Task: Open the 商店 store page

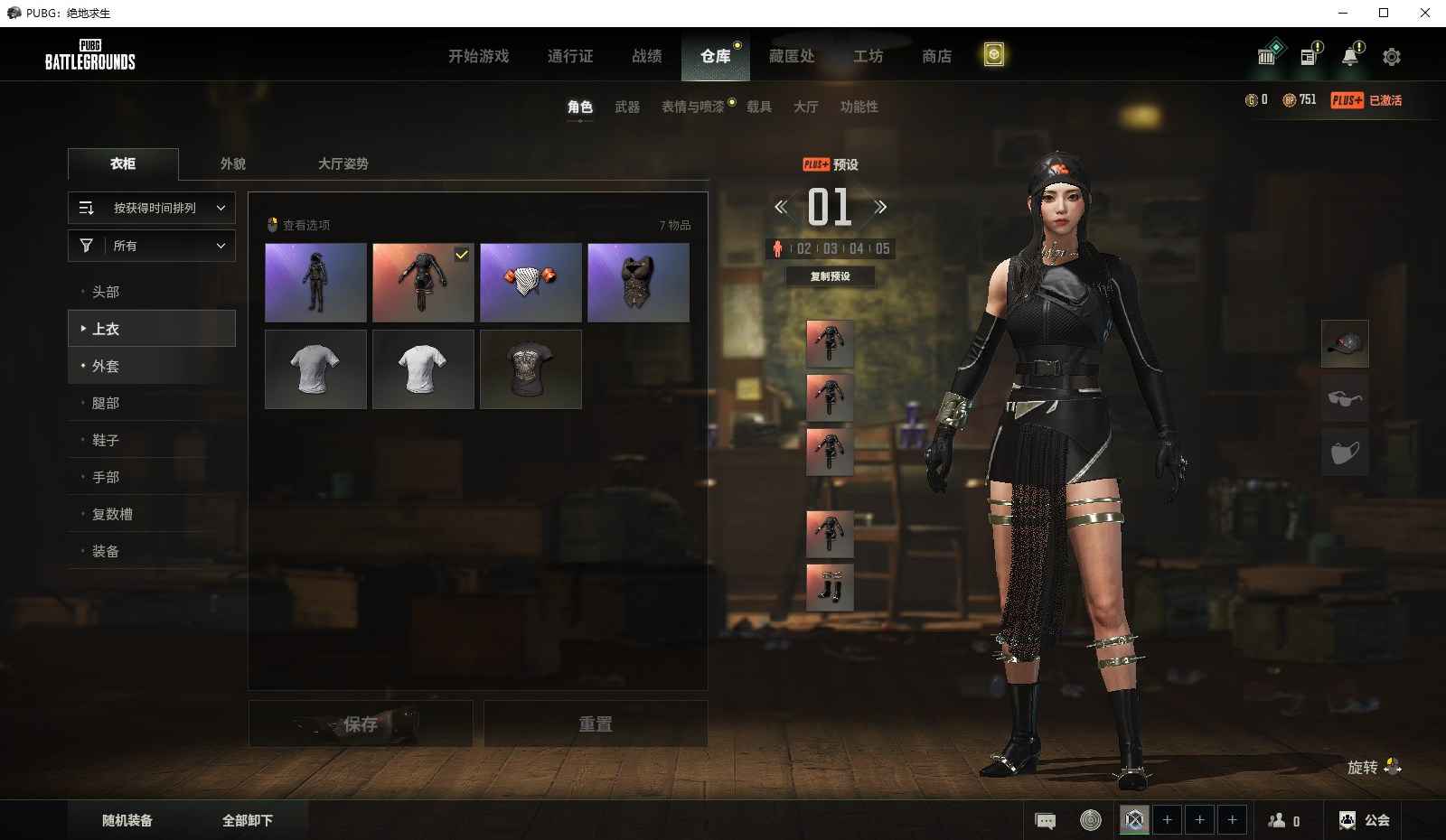Action: click(x=936, y=56)
